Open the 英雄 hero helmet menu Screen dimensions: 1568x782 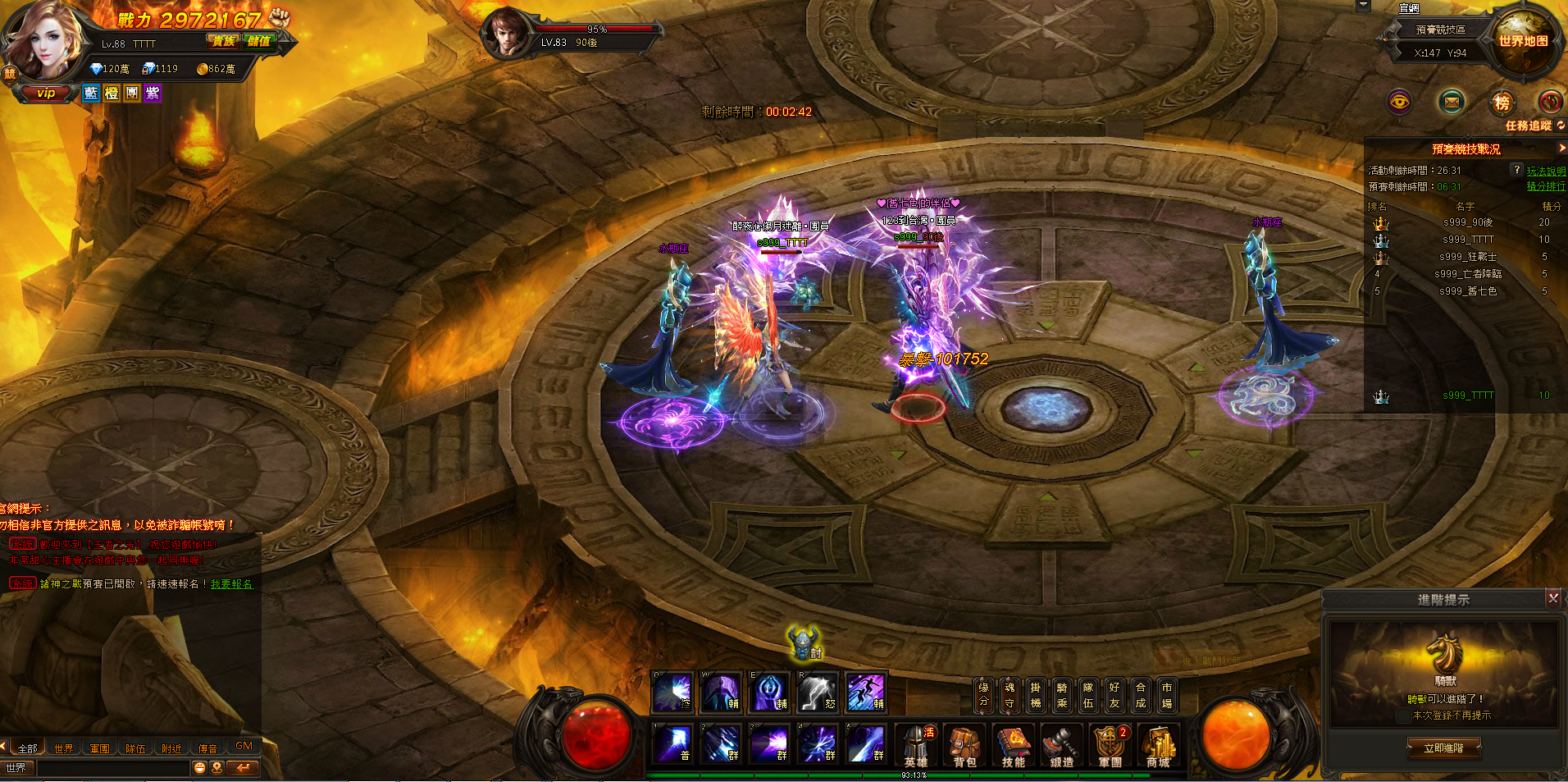coord(916,745)
